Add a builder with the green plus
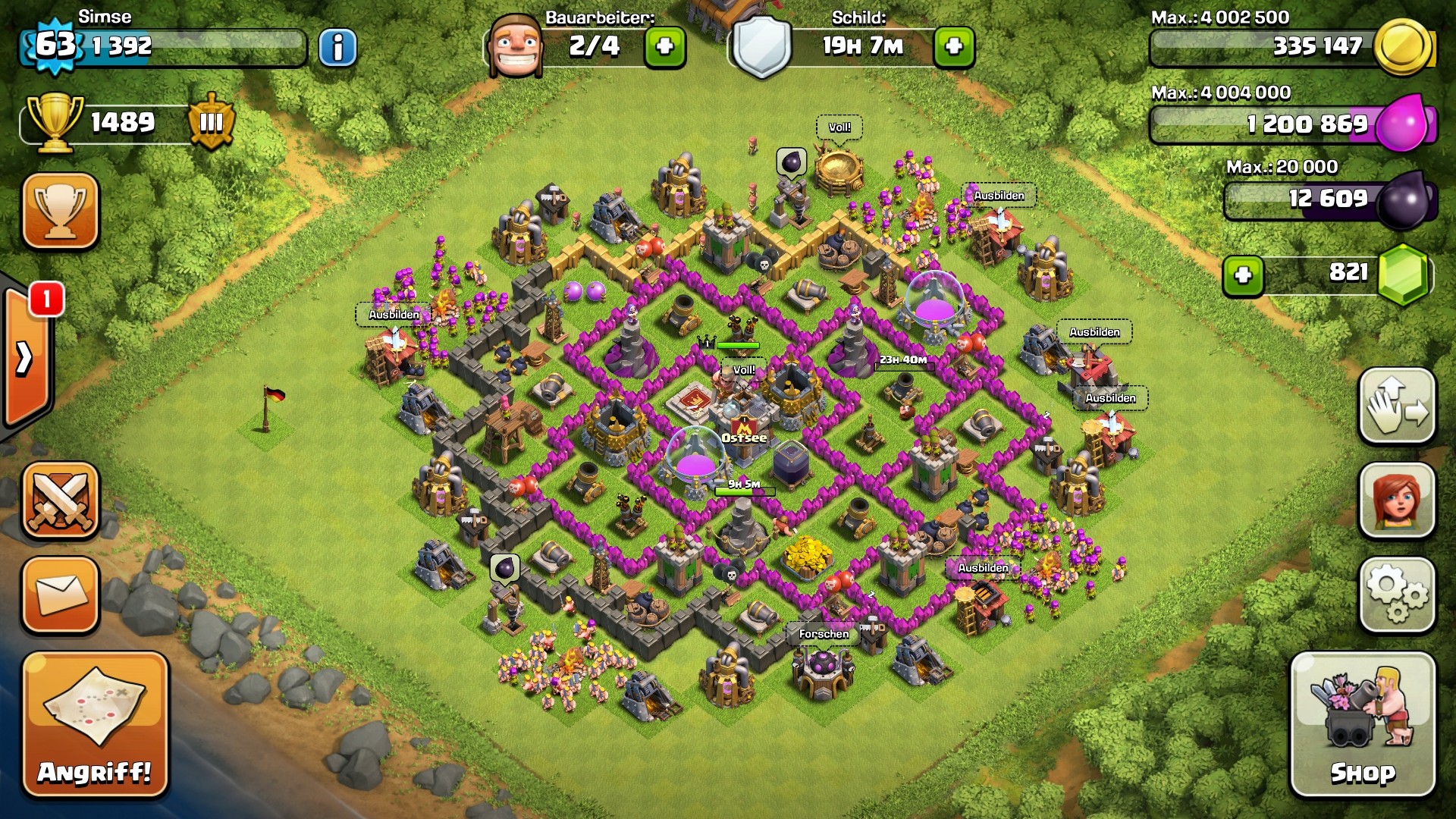Screen dimensions: 1456x819 coord(665,47)
